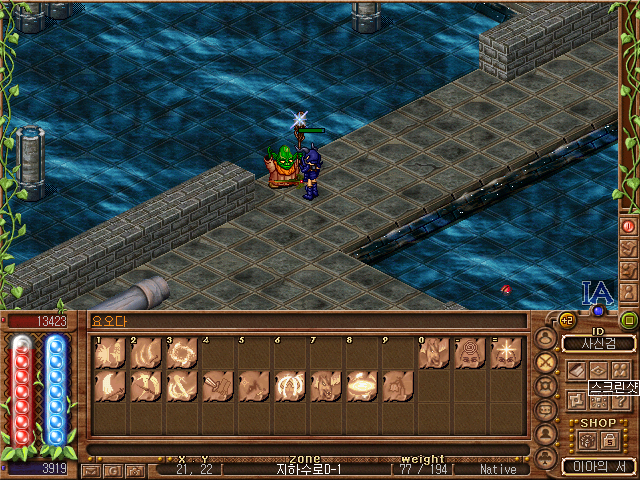
Task: Use the spiral skill in the minus slot
Action: point(469,354)
